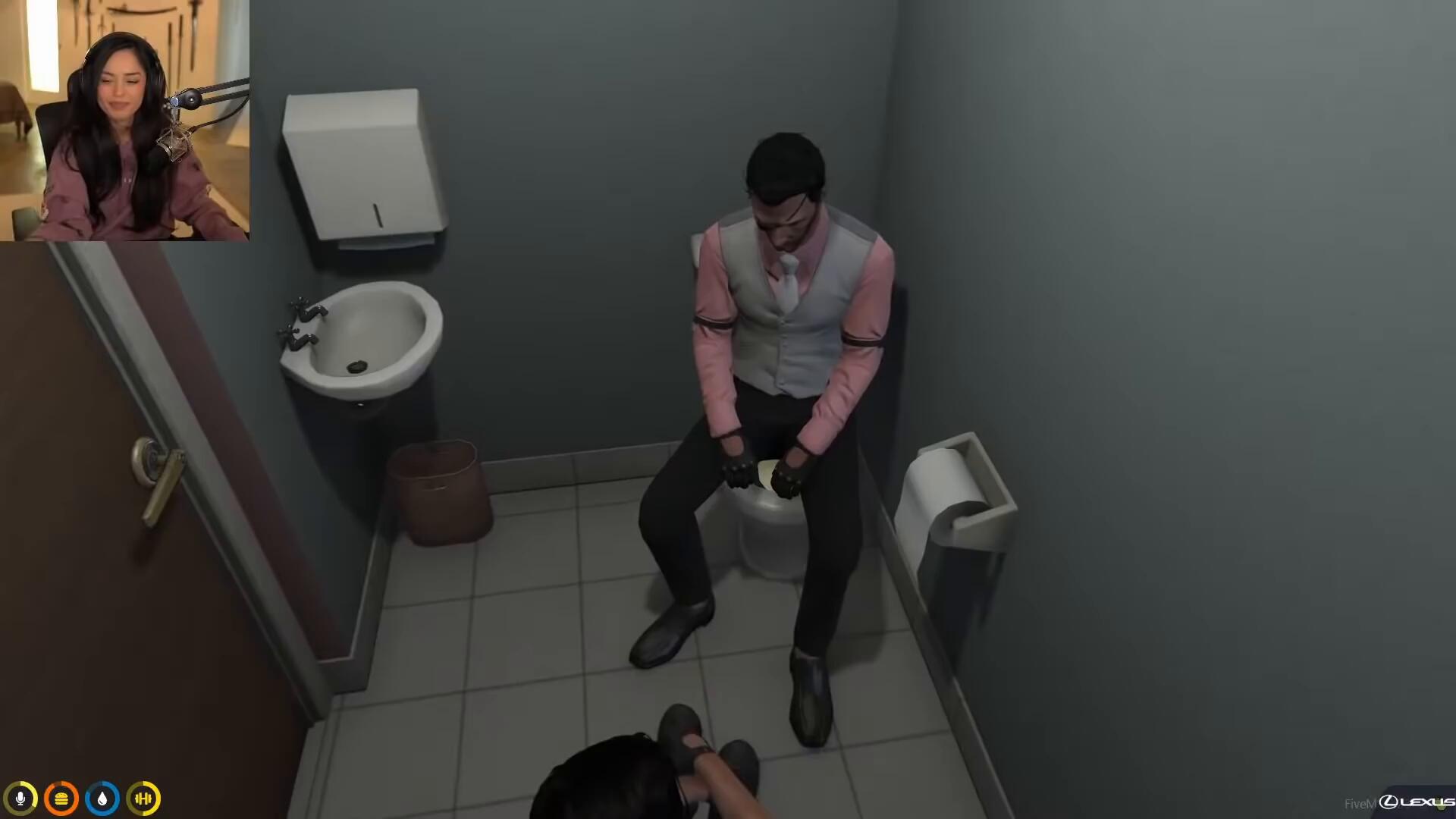Image resolution: width=1456 pixels, height=819 pixels.
Task: Select the dumbbell status icon
Action: (143, 799)
